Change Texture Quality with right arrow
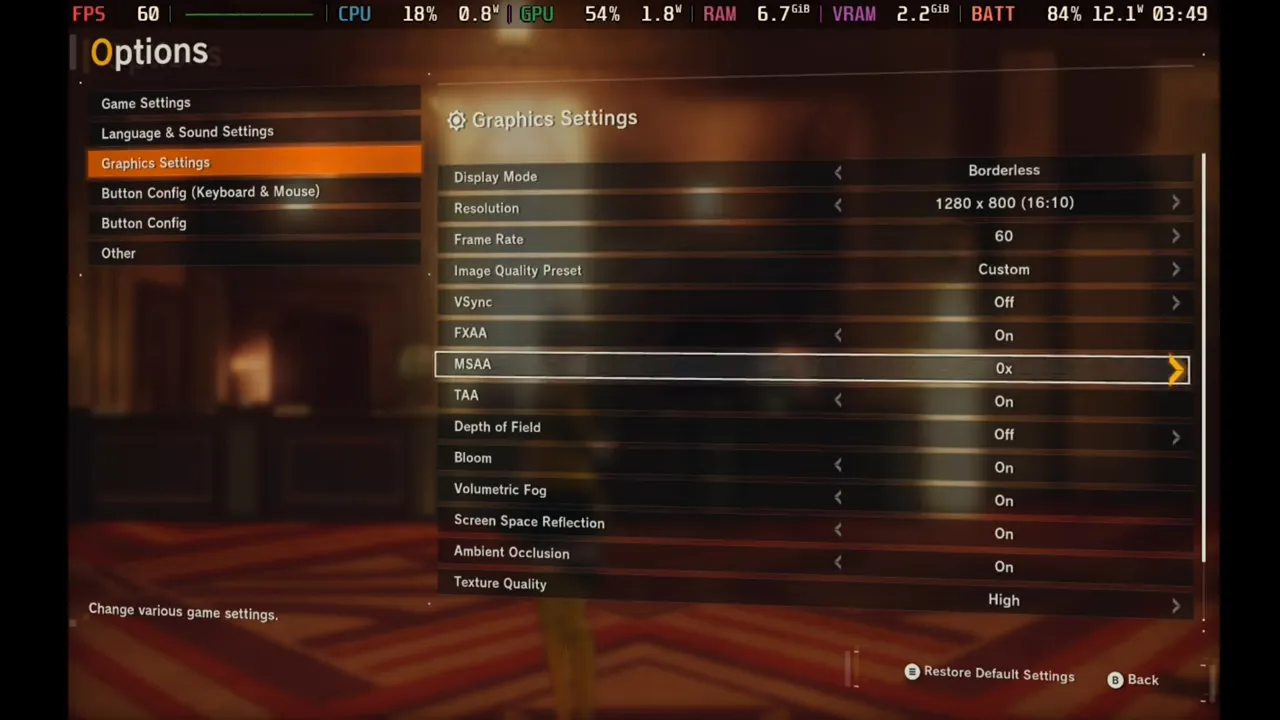Screen dimensions: 1280x720 click(x=1175, y=605)
